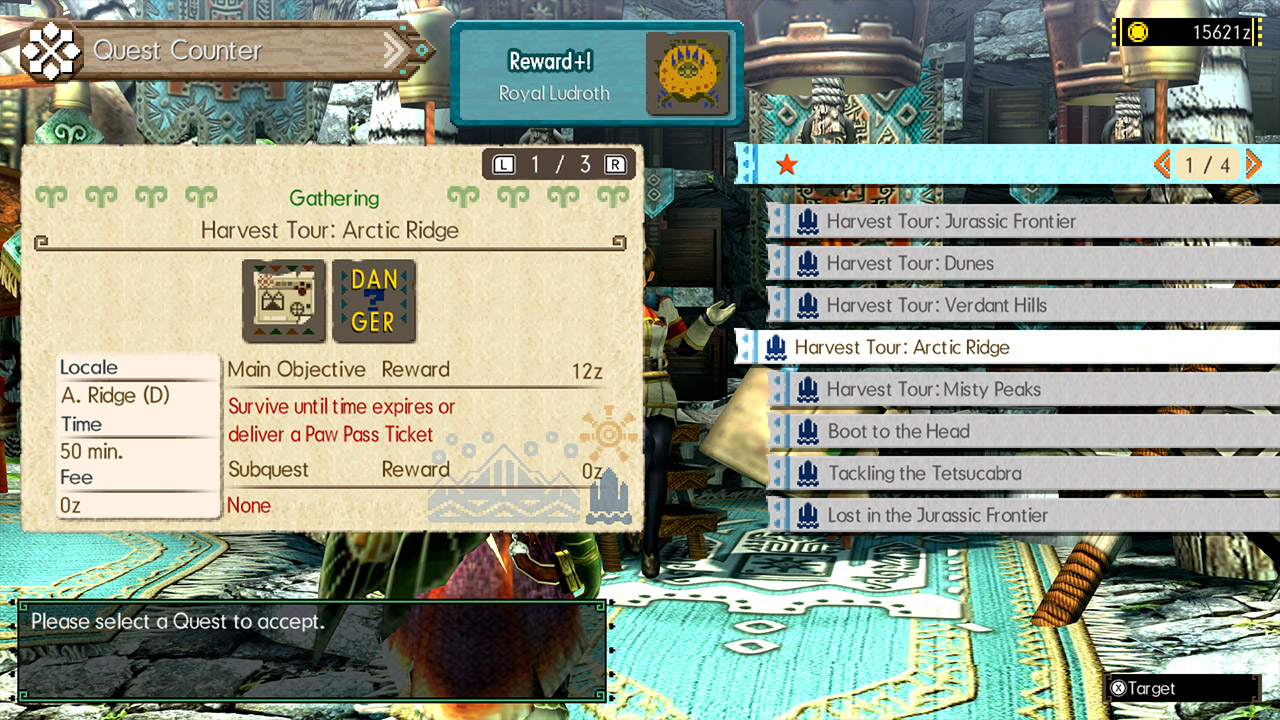Select the red star rank icon
This screenshot has width=1280, height=720.
(x=787, y=166)
